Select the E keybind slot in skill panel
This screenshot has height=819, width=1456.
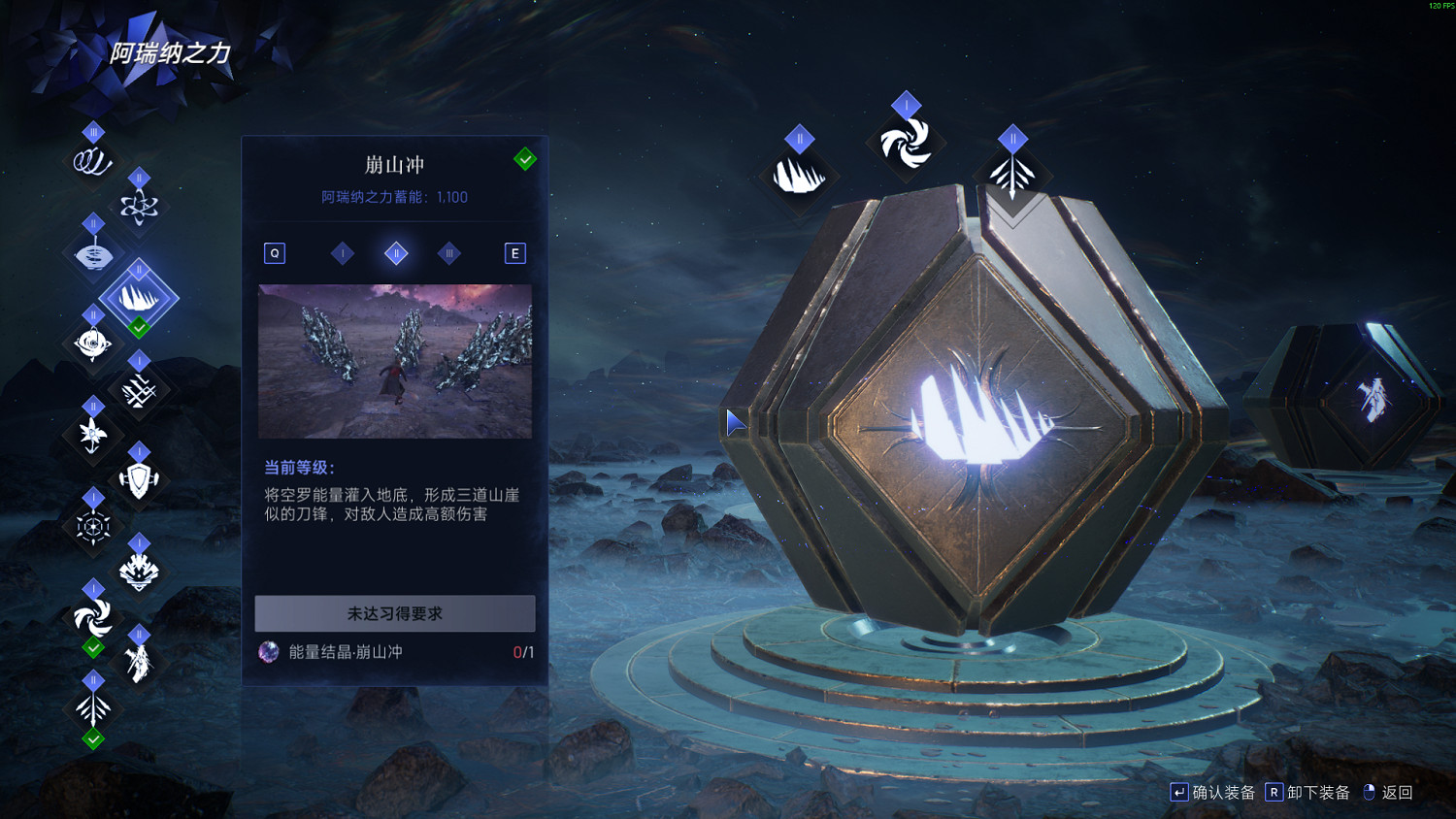coord(515,252)
